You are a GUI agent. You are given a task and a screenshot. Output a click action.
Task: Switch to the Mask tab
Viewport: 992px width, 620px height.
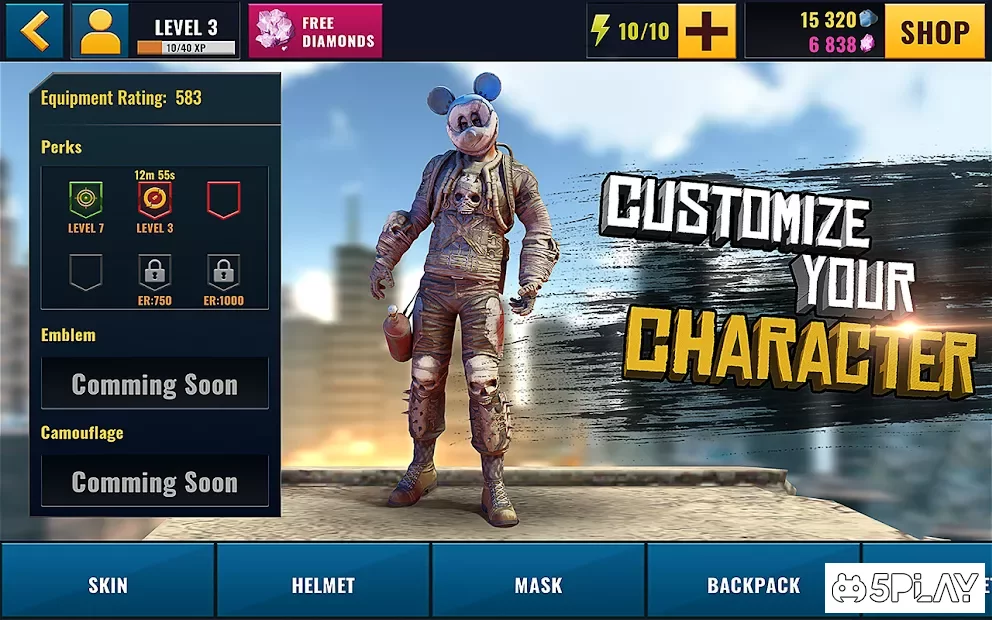(538, 585)
